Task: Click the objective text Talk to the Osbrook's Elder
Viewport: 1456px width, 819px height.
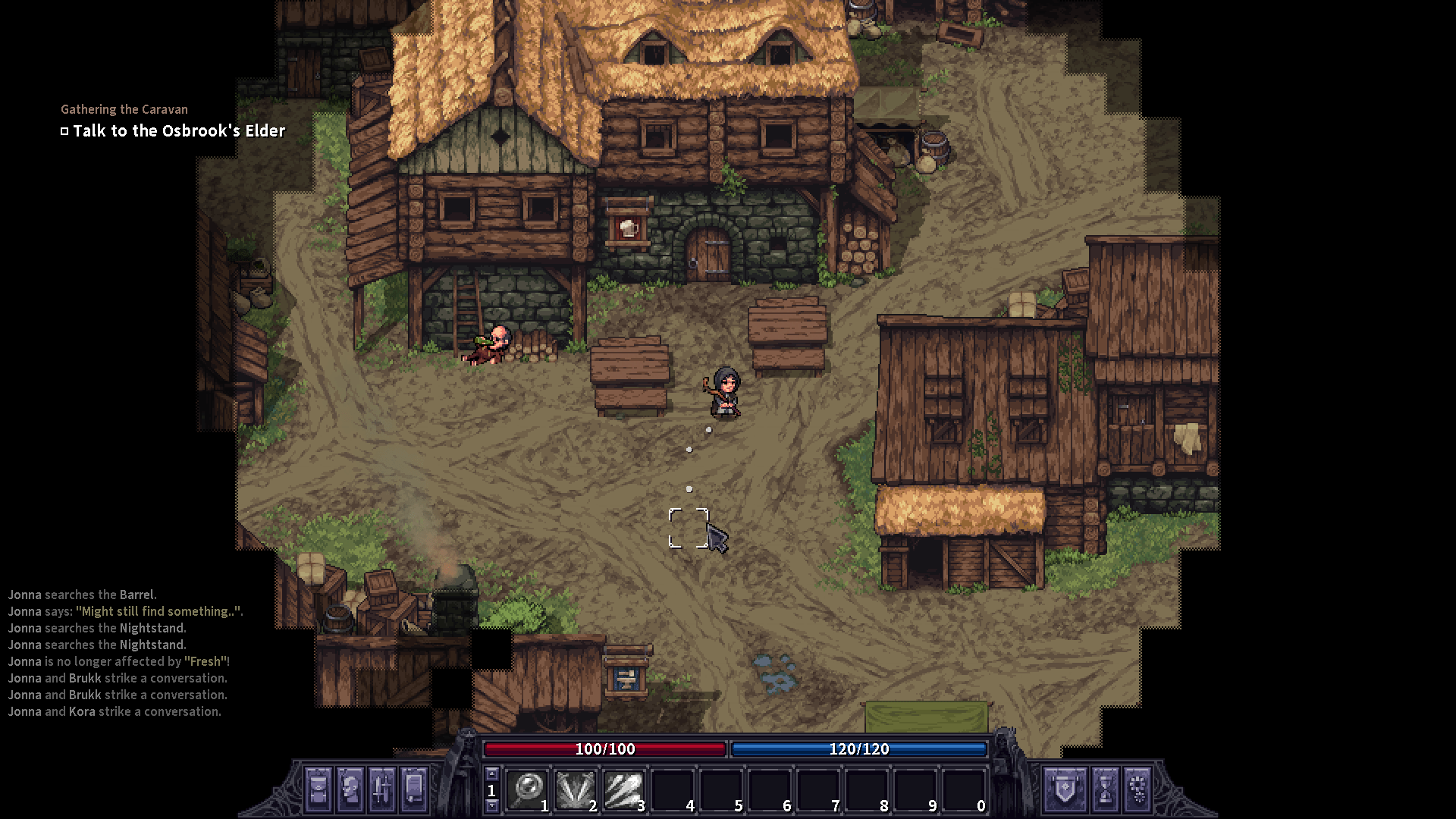Action: 179,130
